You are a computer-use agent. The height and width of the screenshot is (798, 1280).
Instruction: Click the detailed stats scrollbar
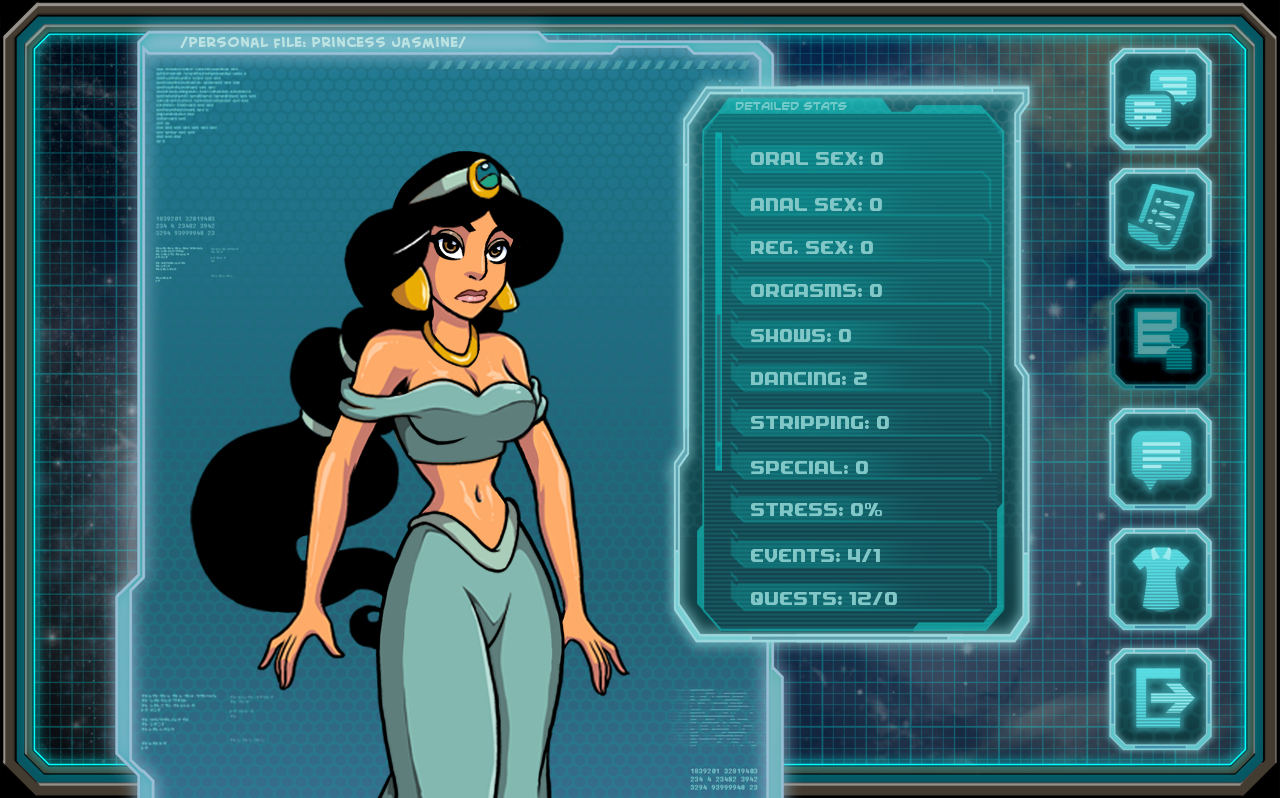coord(719,300)
